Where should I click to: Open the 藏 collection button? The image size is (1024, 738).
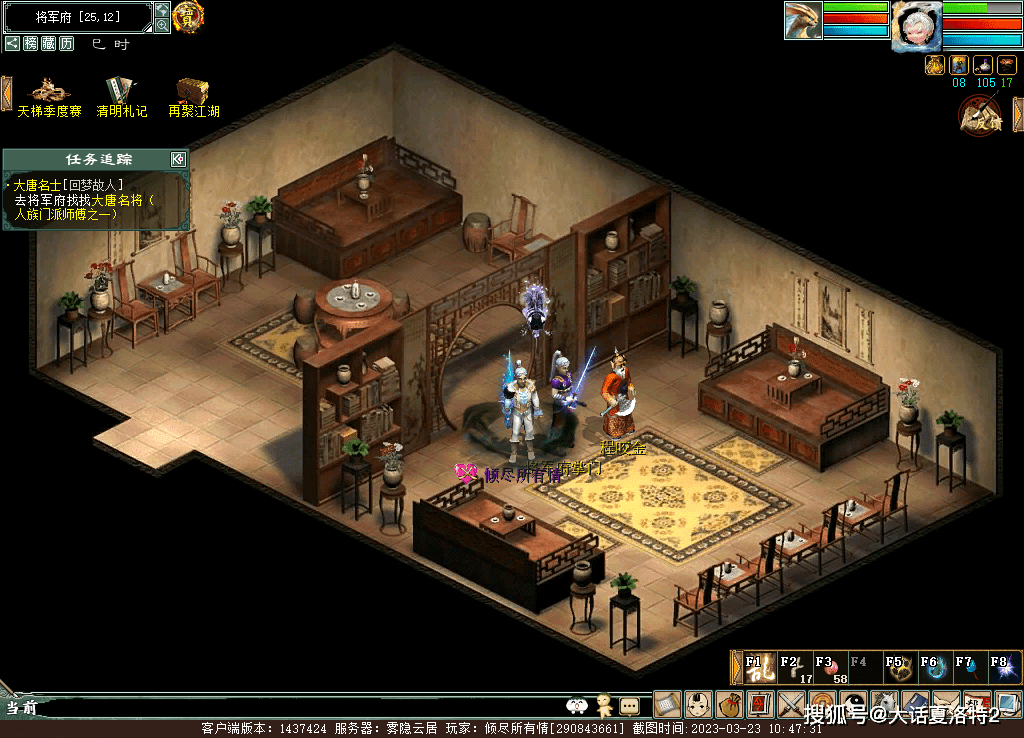coord(48,43)
